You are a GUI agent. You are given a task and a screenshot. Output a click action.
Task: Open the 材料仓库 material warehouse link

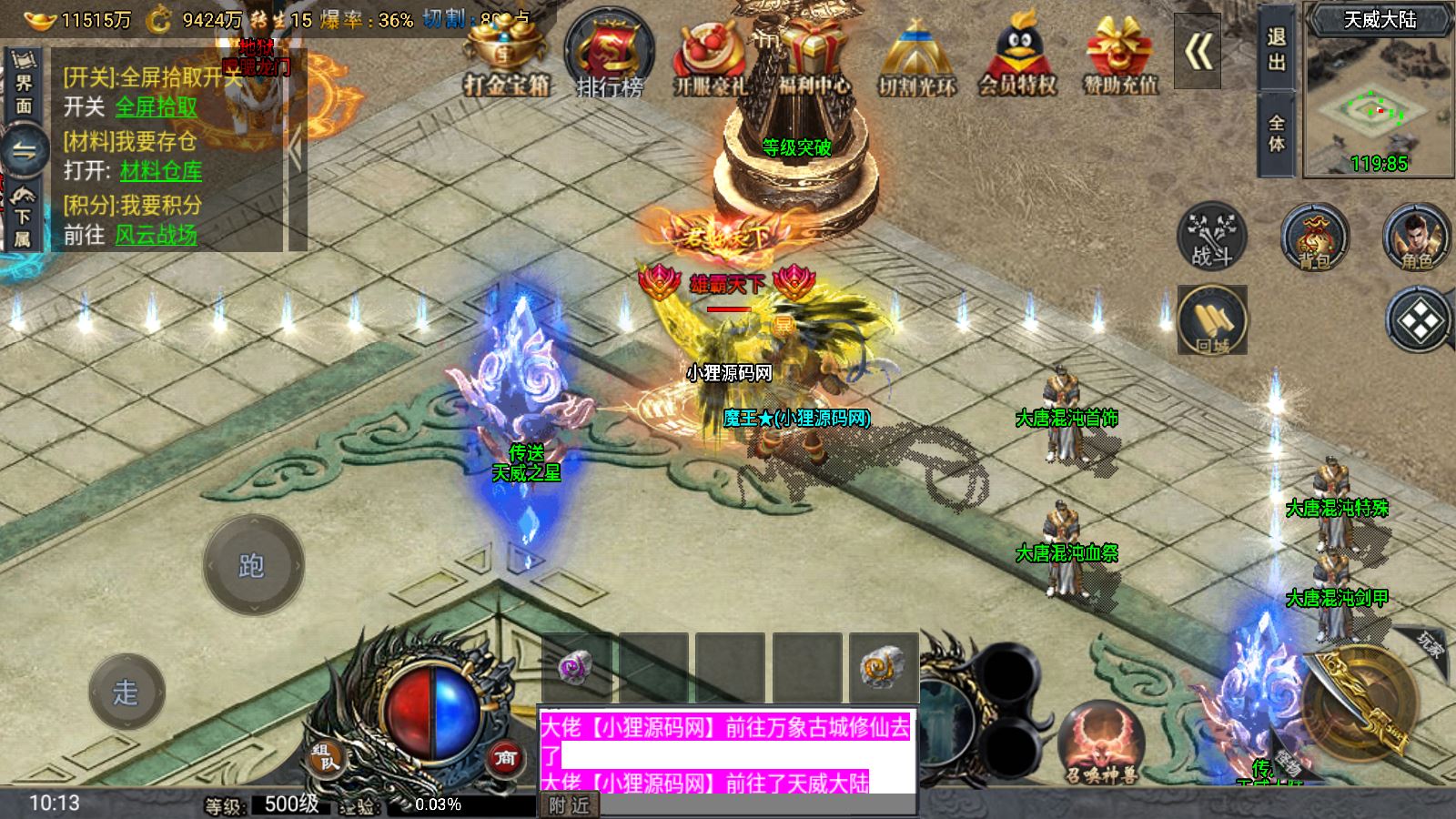coord(161,171)
